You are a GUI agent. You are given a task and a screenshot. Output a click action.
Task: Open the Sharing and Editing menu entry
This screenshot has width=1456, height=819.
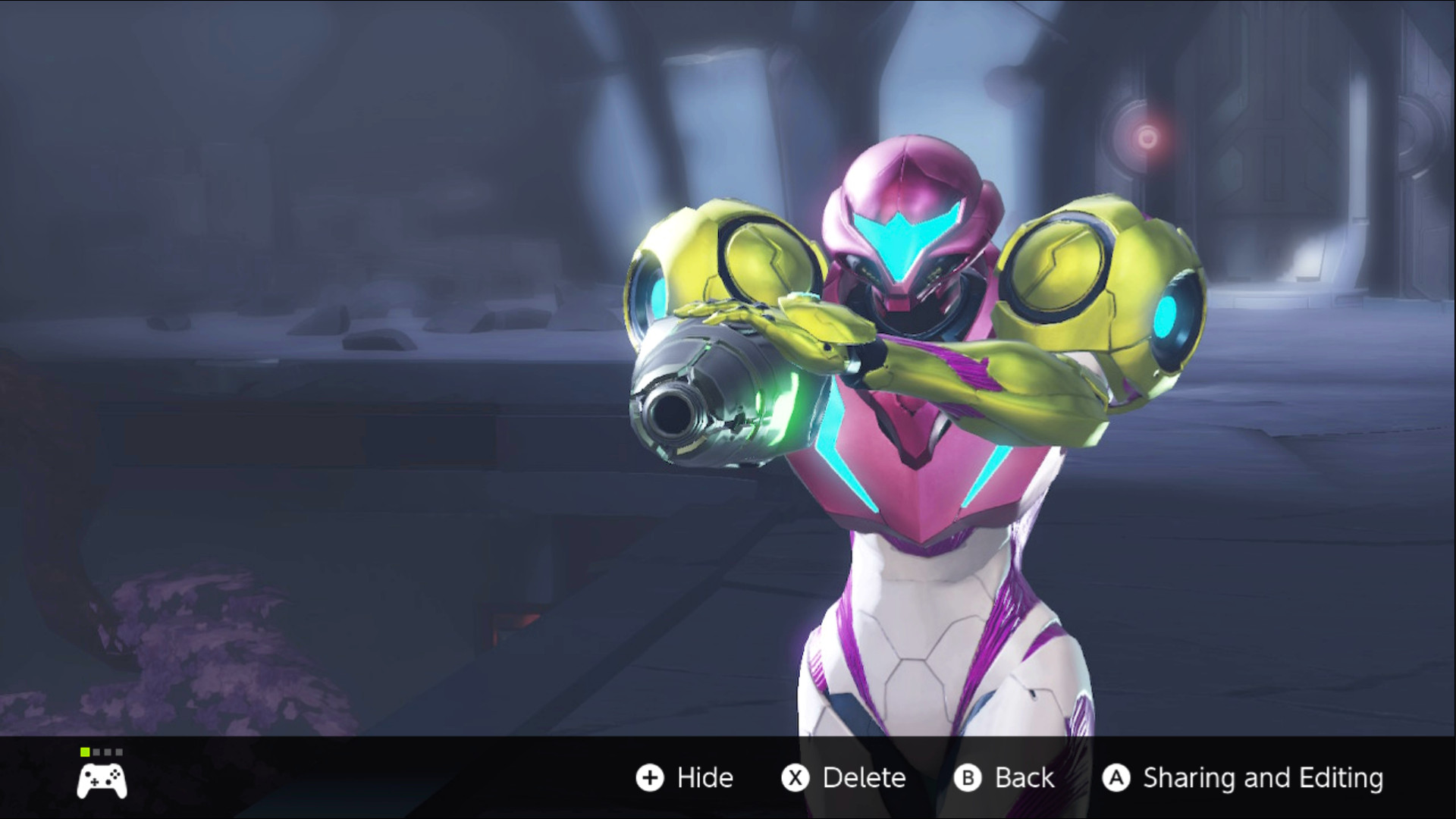[x=1263, y=778]
